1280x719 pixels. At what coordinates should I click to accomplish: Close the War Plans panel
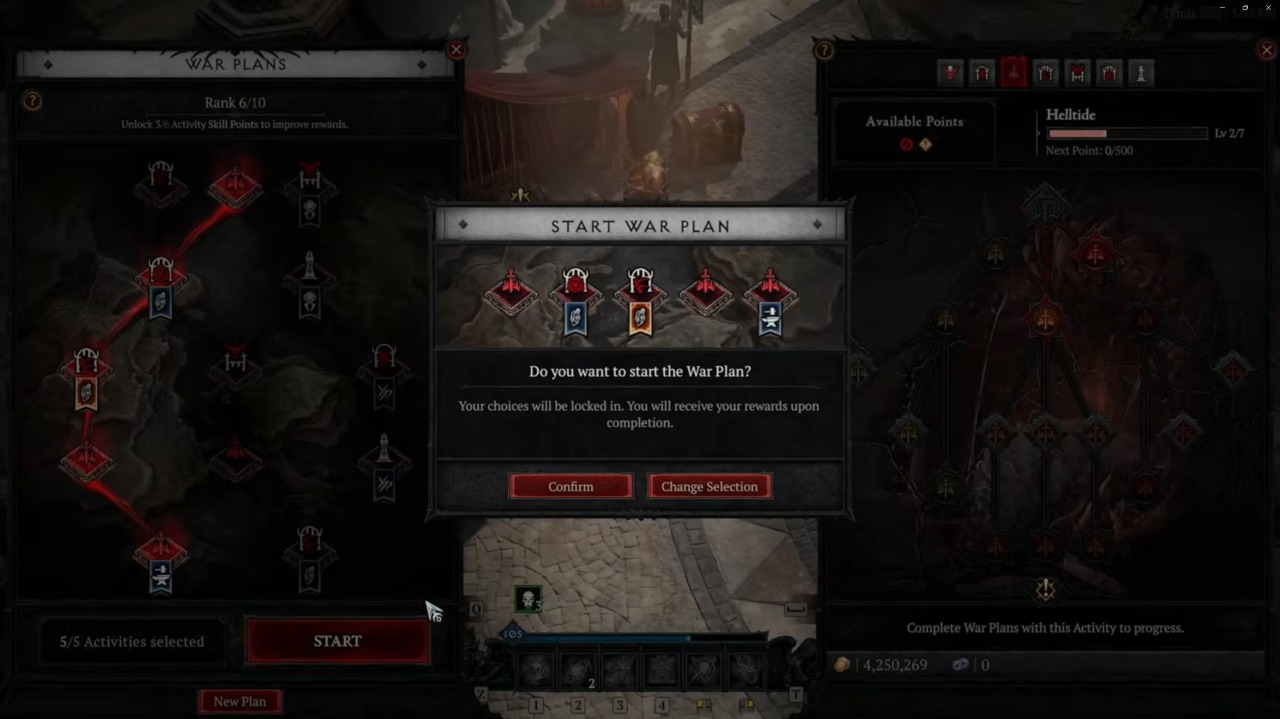tap(456, 50)
